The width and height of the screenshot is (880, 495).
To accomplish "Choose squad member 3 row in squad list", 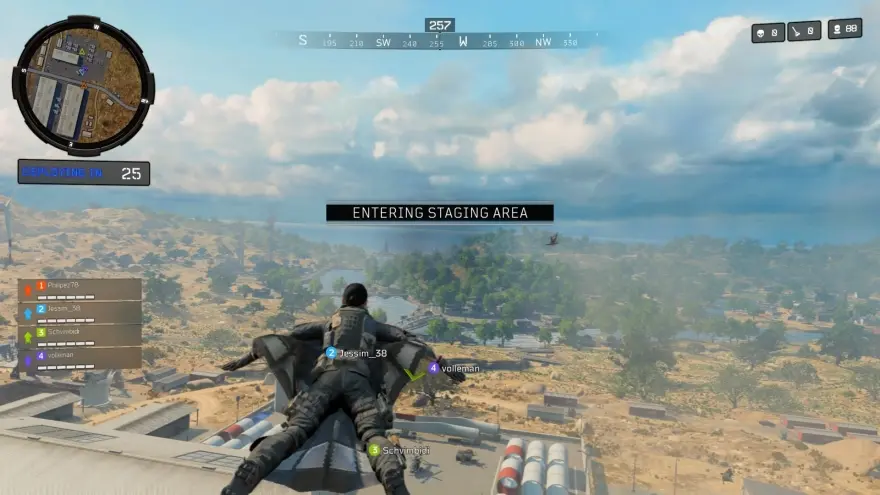I will point(80,335).
